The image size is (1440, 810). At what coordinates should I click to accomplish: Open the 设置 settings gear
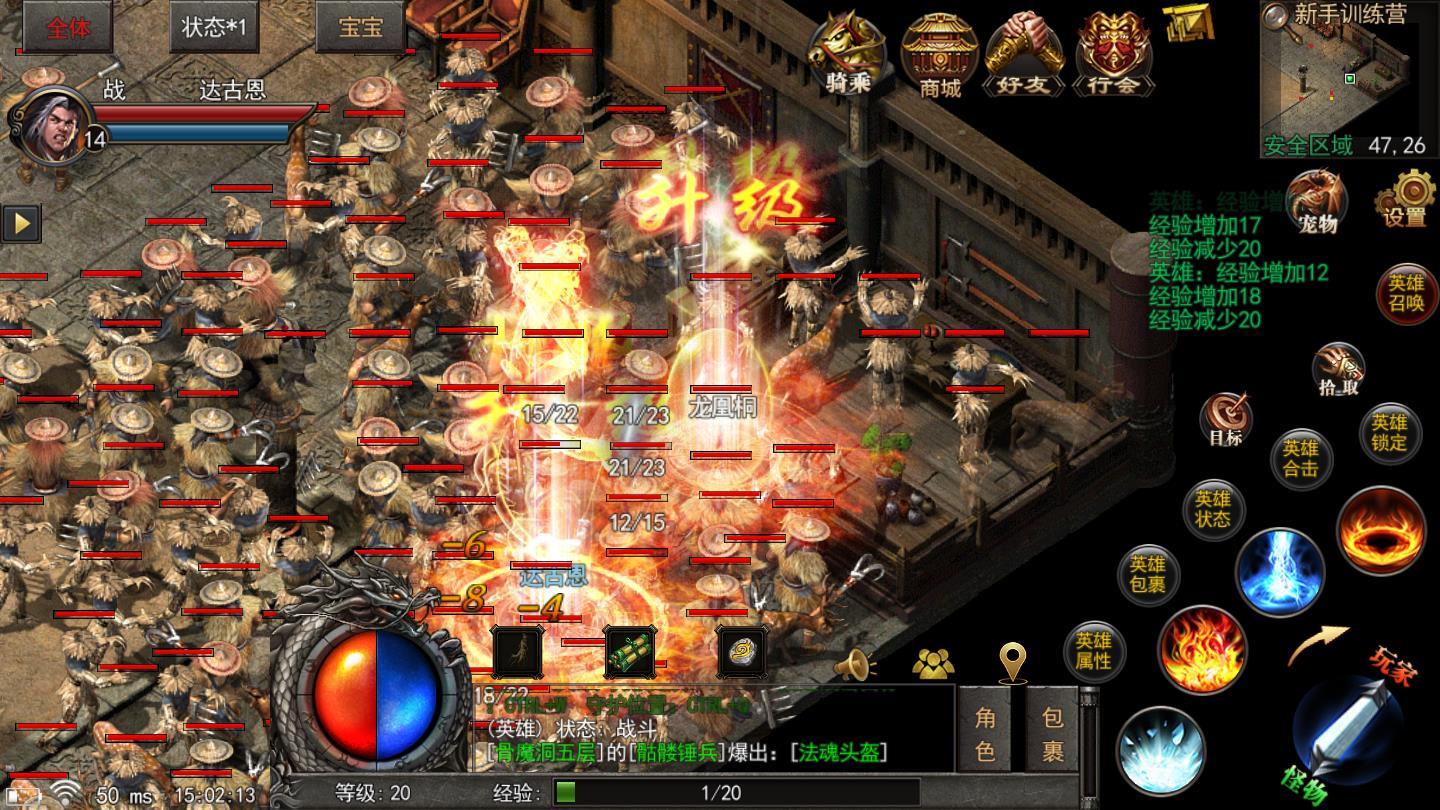point(1406,198)
